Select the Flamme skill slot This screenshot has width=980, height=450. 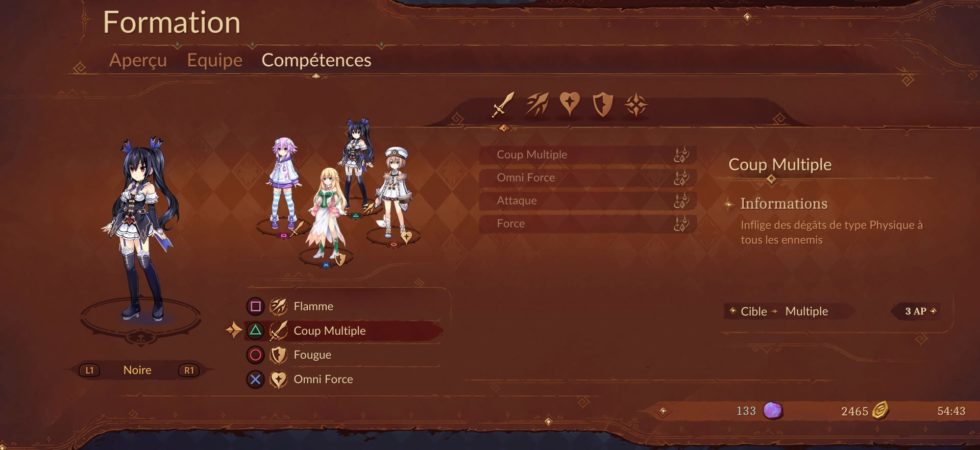click(340, 307)
